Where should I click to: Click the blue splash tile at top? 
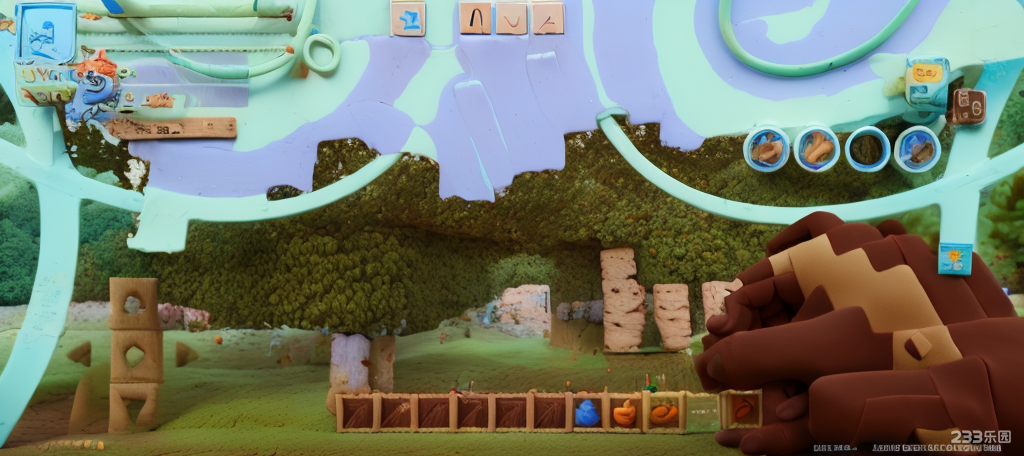[x=408, y=18]
